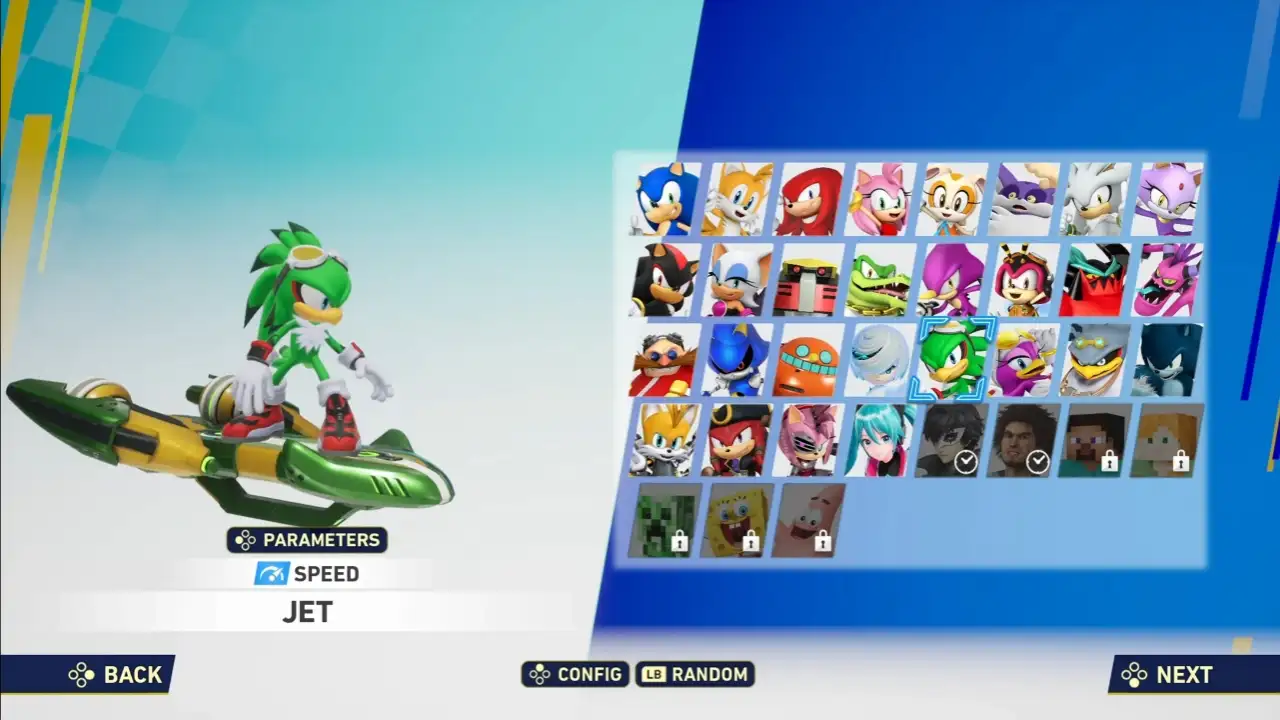1280x720 pixels.
Task: Select Dr. Eggman's portrait
Action: pos(662,360)
